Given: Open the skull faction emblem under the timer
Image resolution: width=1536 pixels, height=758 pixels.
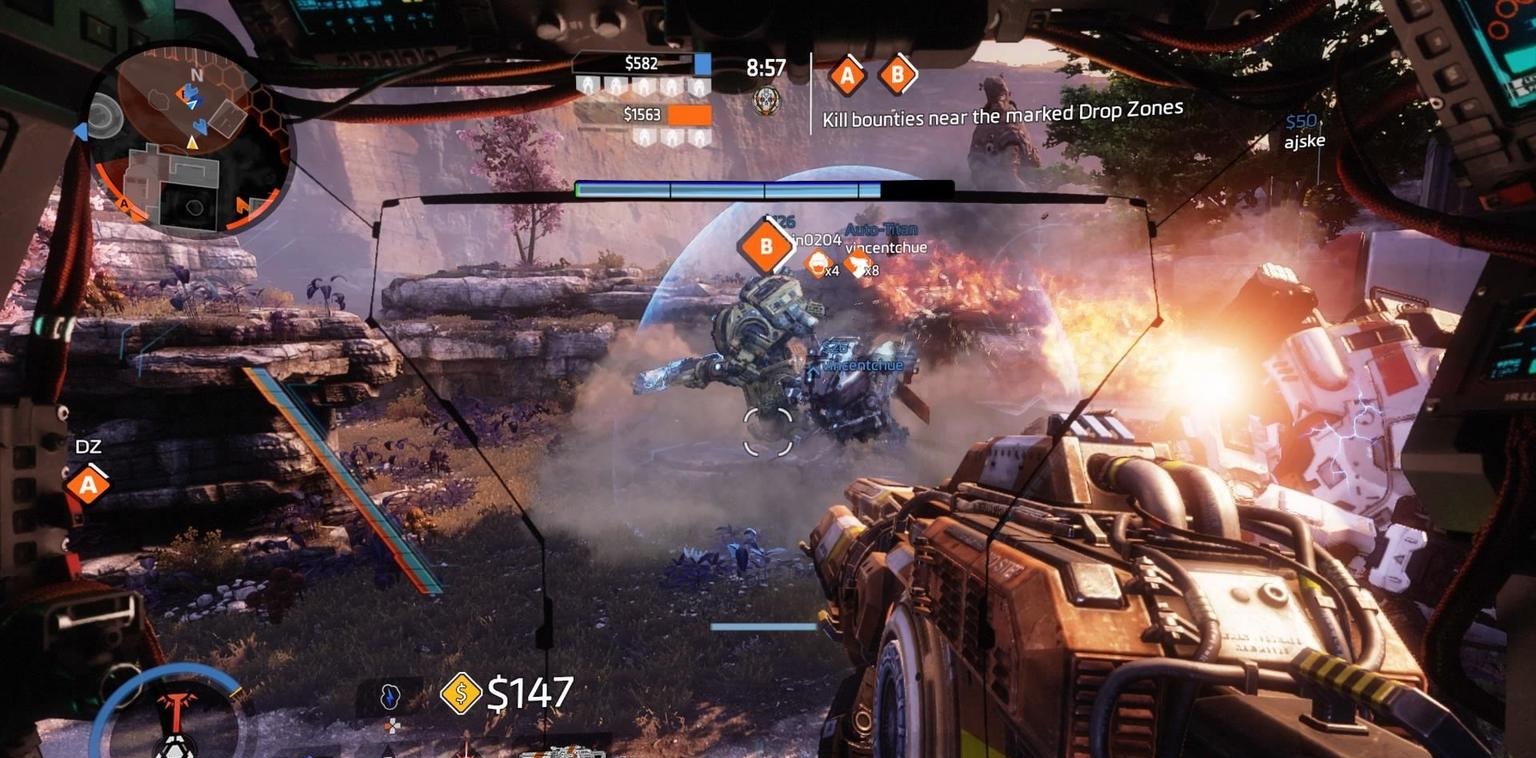Looking at the screenshot, I should (x=766, y=100).
